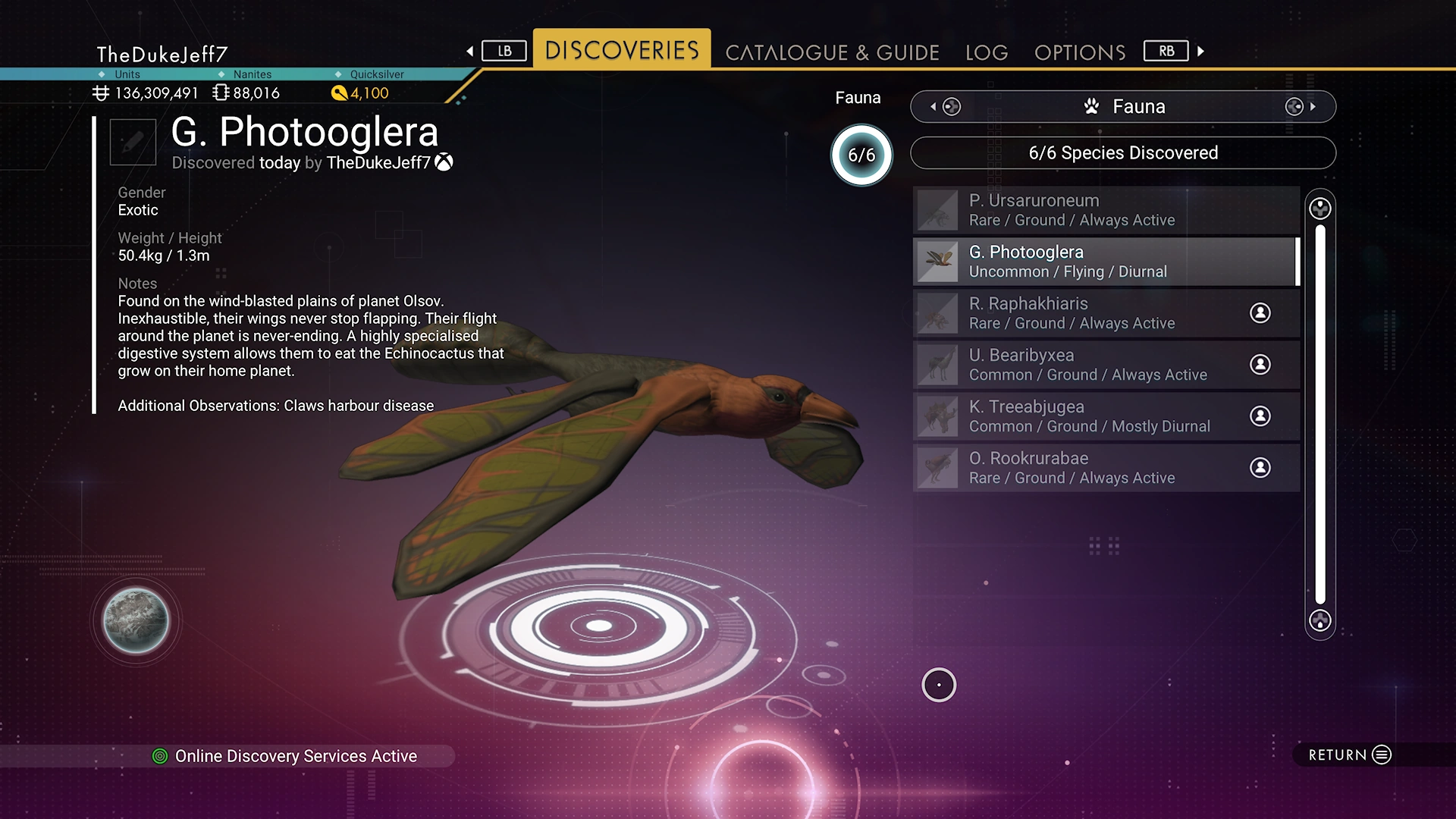Click the left arrow on Fauna category selector
Image resolution: width=1456 pixels, height=819 pixels.
coord(934,107)
